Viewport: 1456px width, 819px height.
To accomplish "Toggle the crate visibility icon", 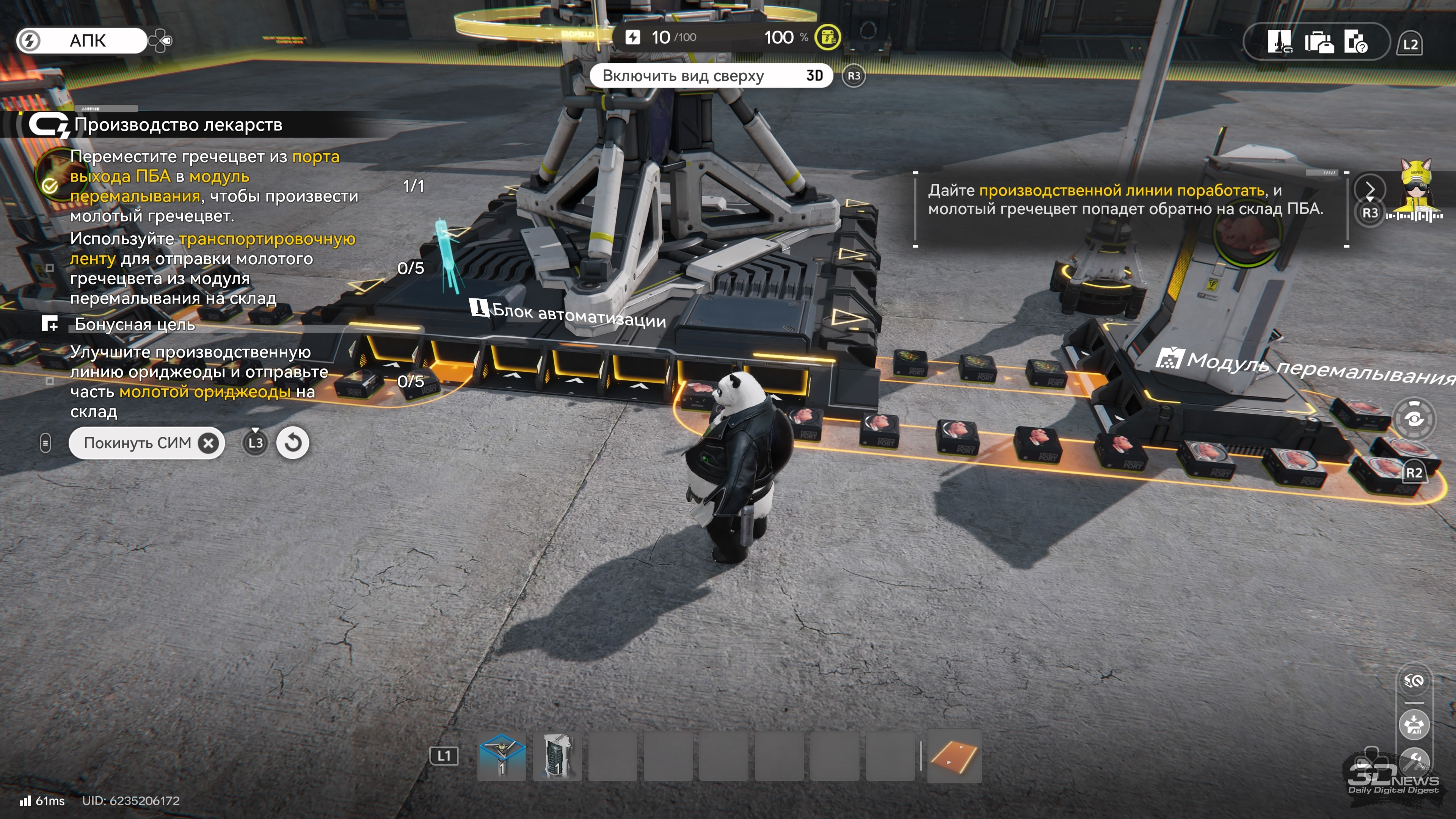I will click(1414, 681).
